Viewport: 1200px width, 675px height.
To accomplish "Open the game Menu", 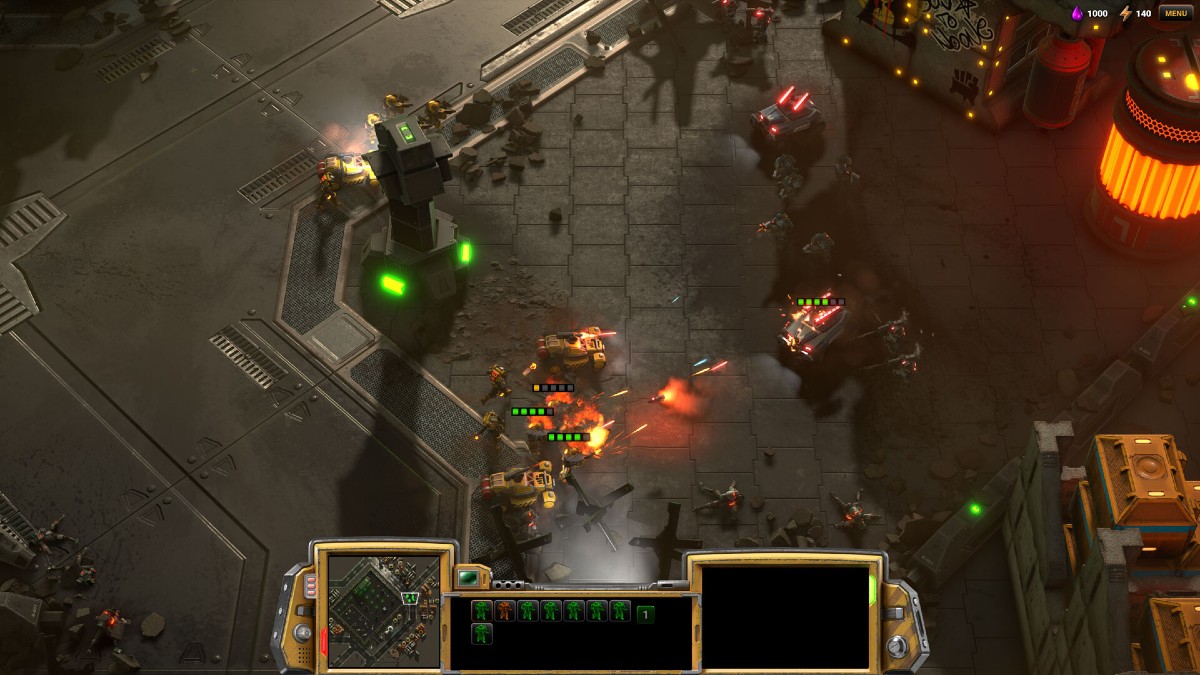I will pyautogui.click(x=1174, y=13).
